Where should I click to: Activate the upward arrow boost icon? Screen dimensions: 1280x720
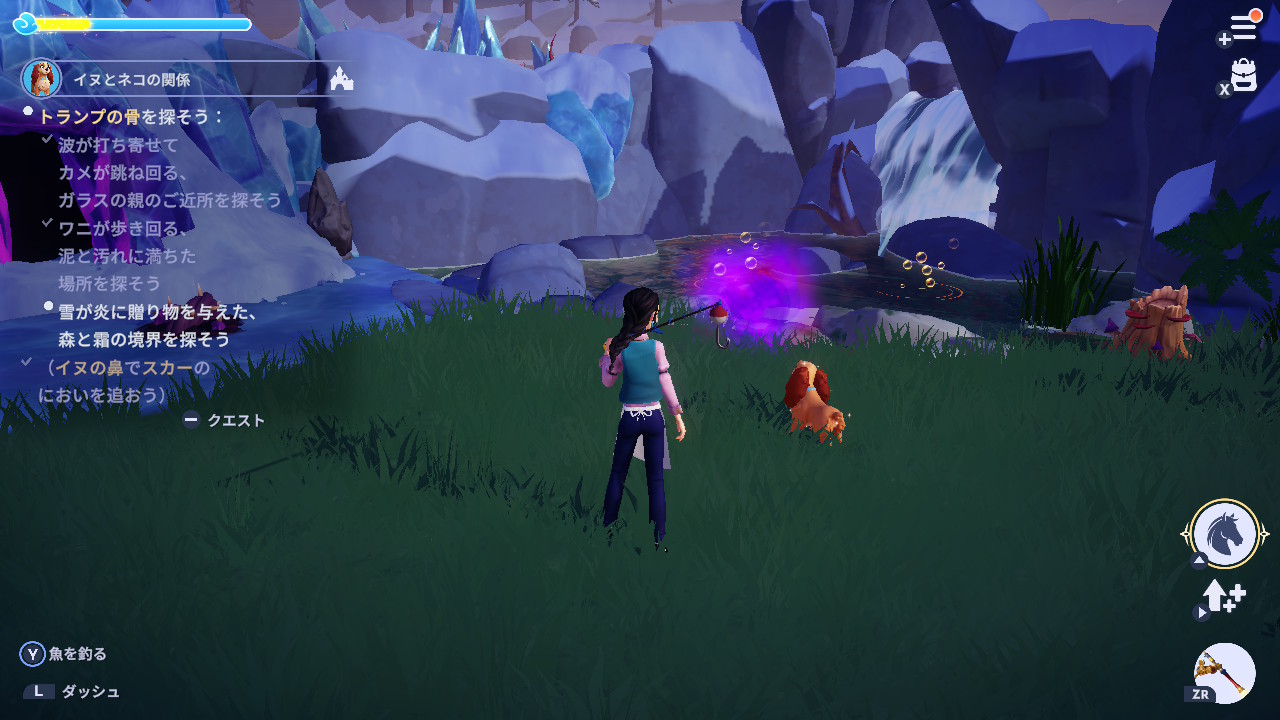click(x=1222, y=597)
